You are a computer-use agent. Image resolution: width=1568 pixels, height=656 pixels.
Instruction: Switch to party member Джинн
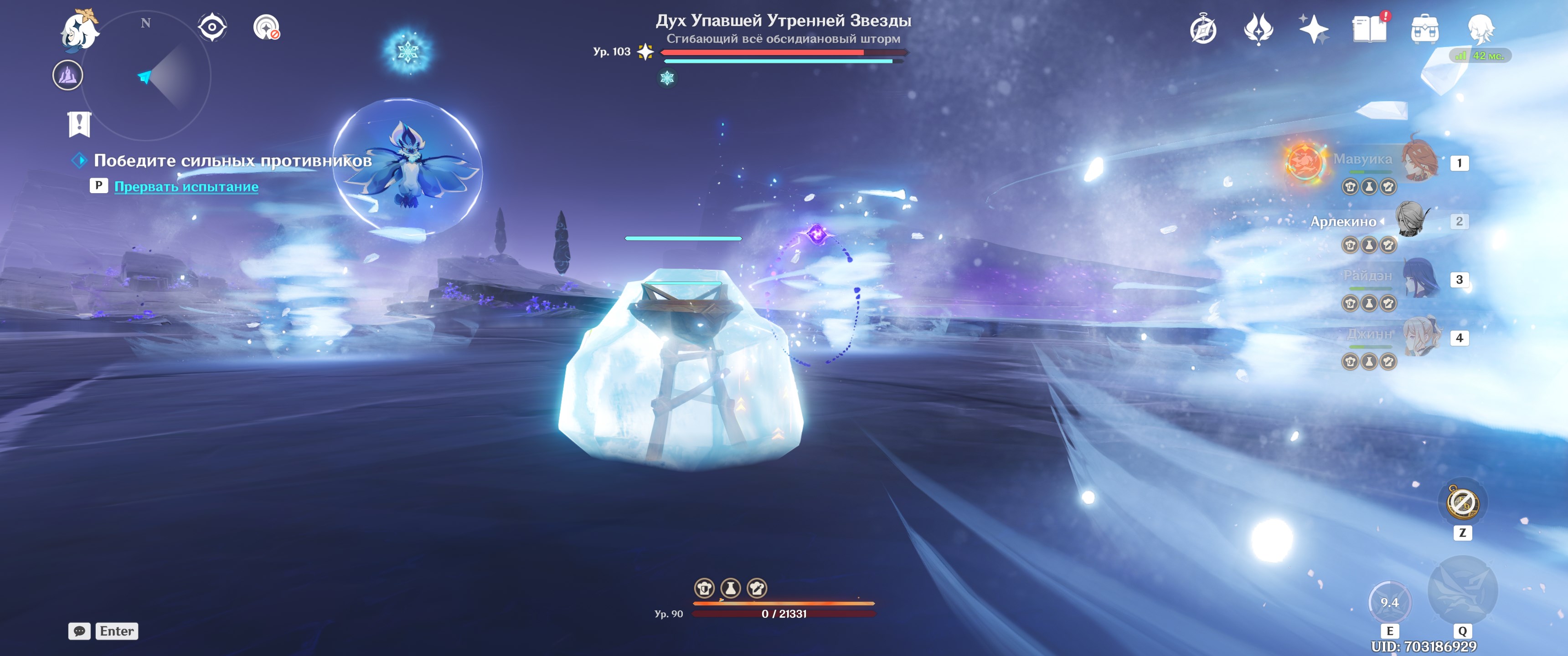point(1421,337)
